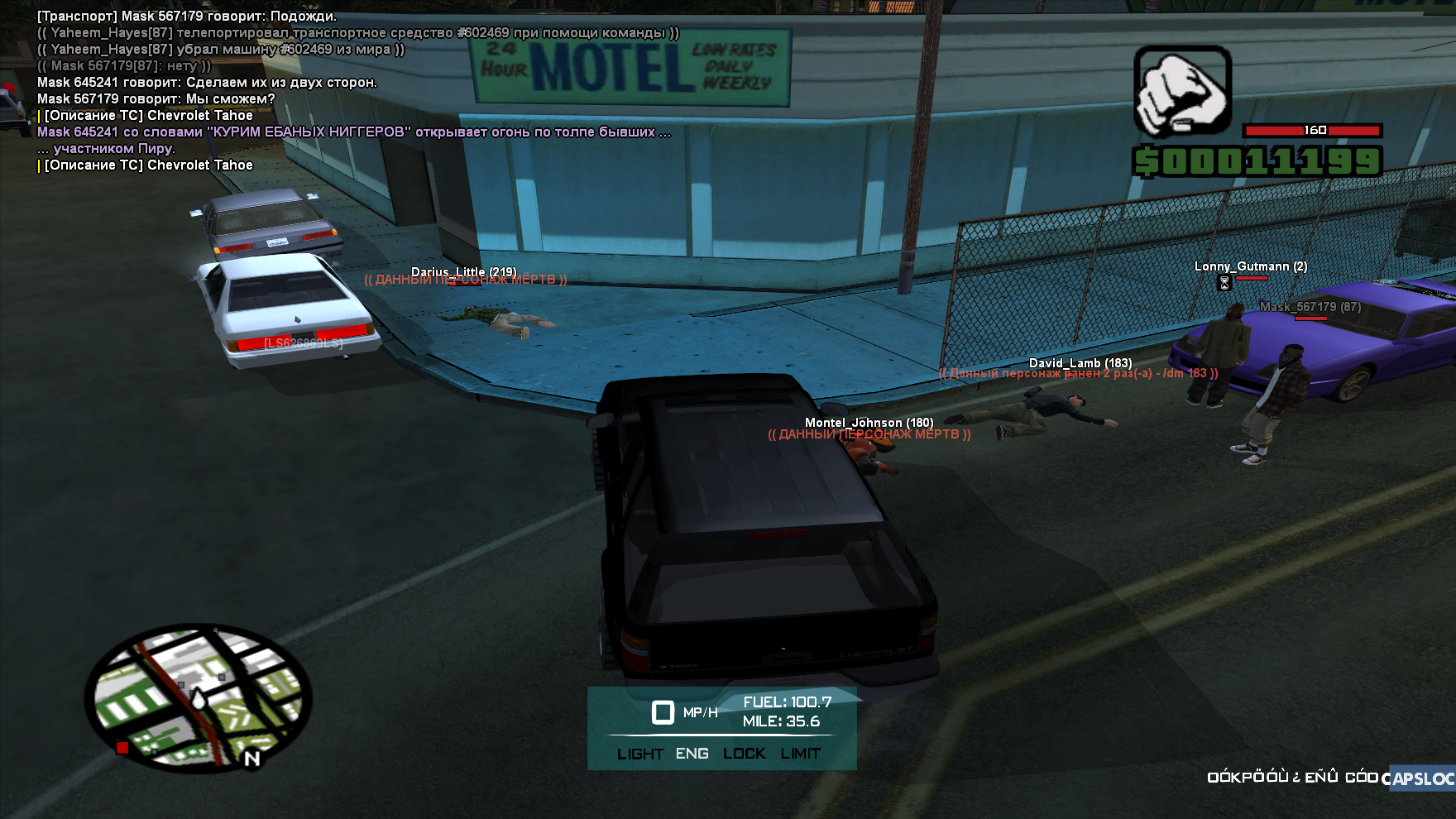Click the radar minimap
This screenshot has width=1456, height=819.
click(198, 699)
